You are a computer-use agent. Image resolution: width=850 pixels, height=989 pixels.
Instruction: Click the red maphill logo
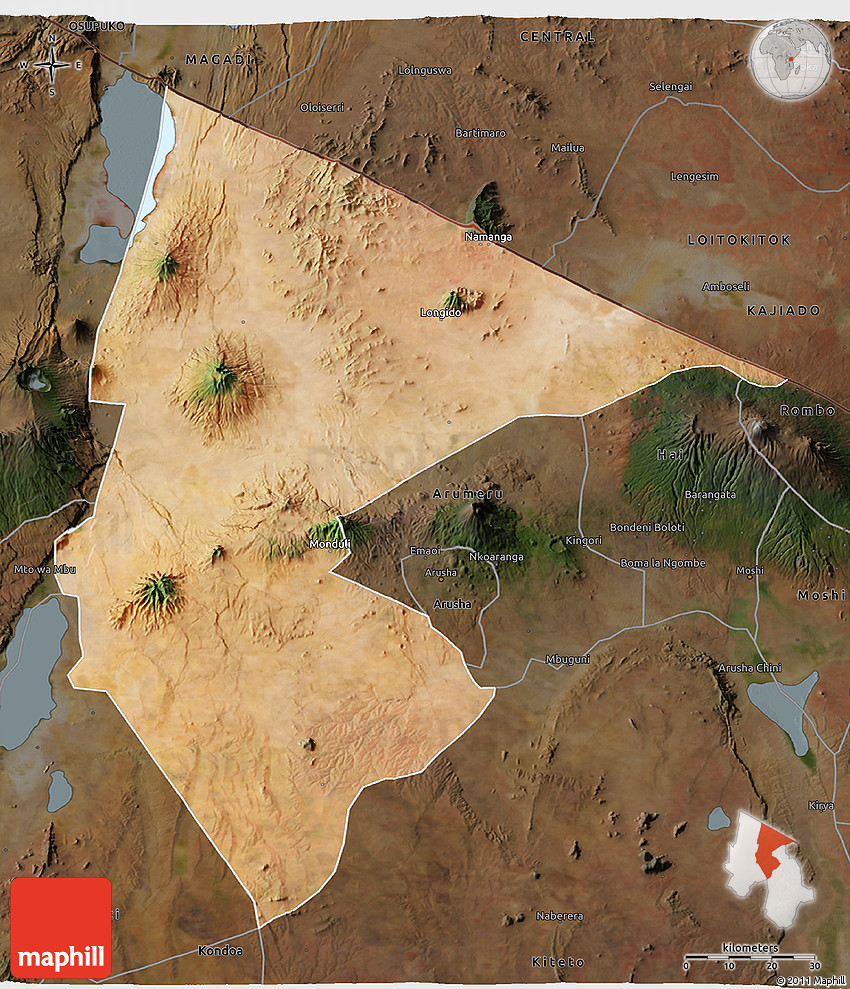[x=61, y=927]
